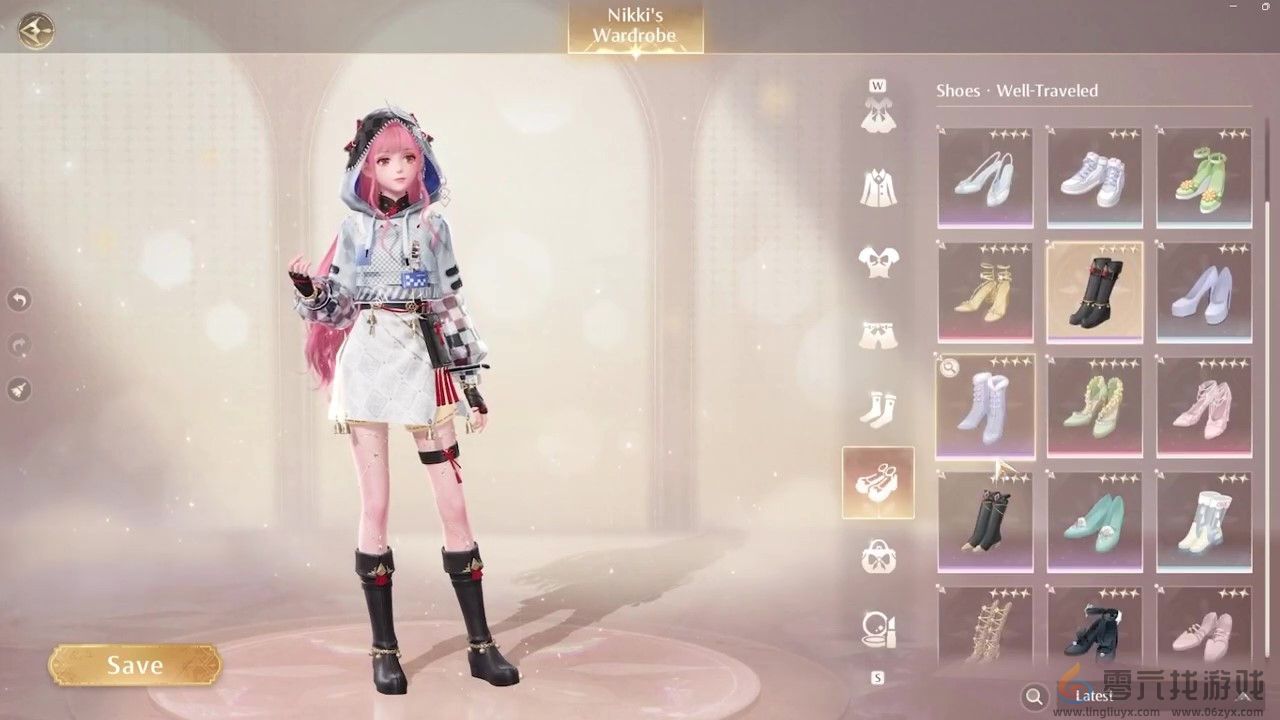Open the handbag accessories category
1280x720 pixels.
tap(878, 556)
